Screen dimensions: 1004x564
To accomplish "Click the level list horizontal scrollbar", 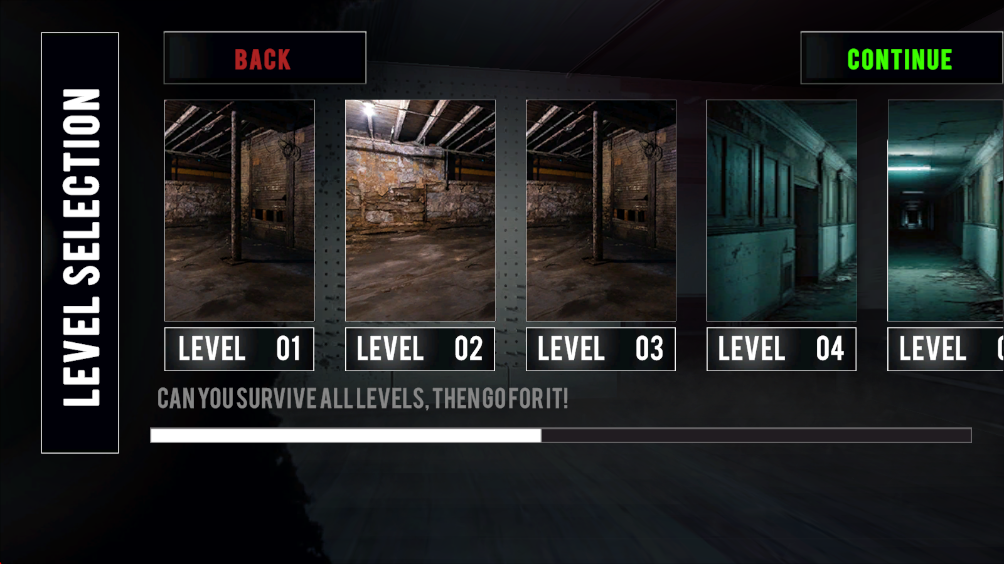I will pos(560,435).
